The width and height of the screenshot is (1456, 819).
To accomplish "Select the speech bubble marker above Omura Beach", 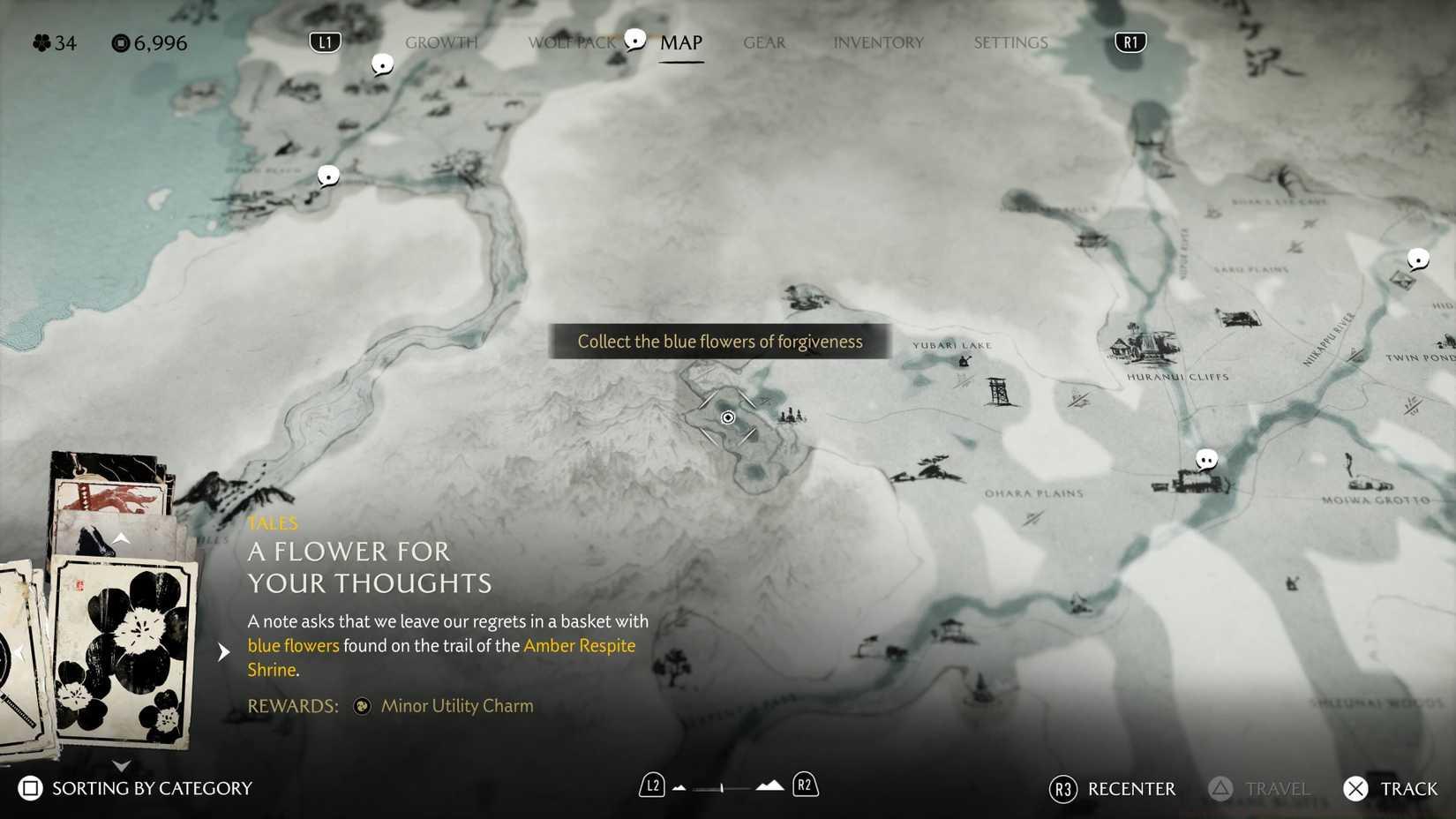I will [x=327, y=176].
